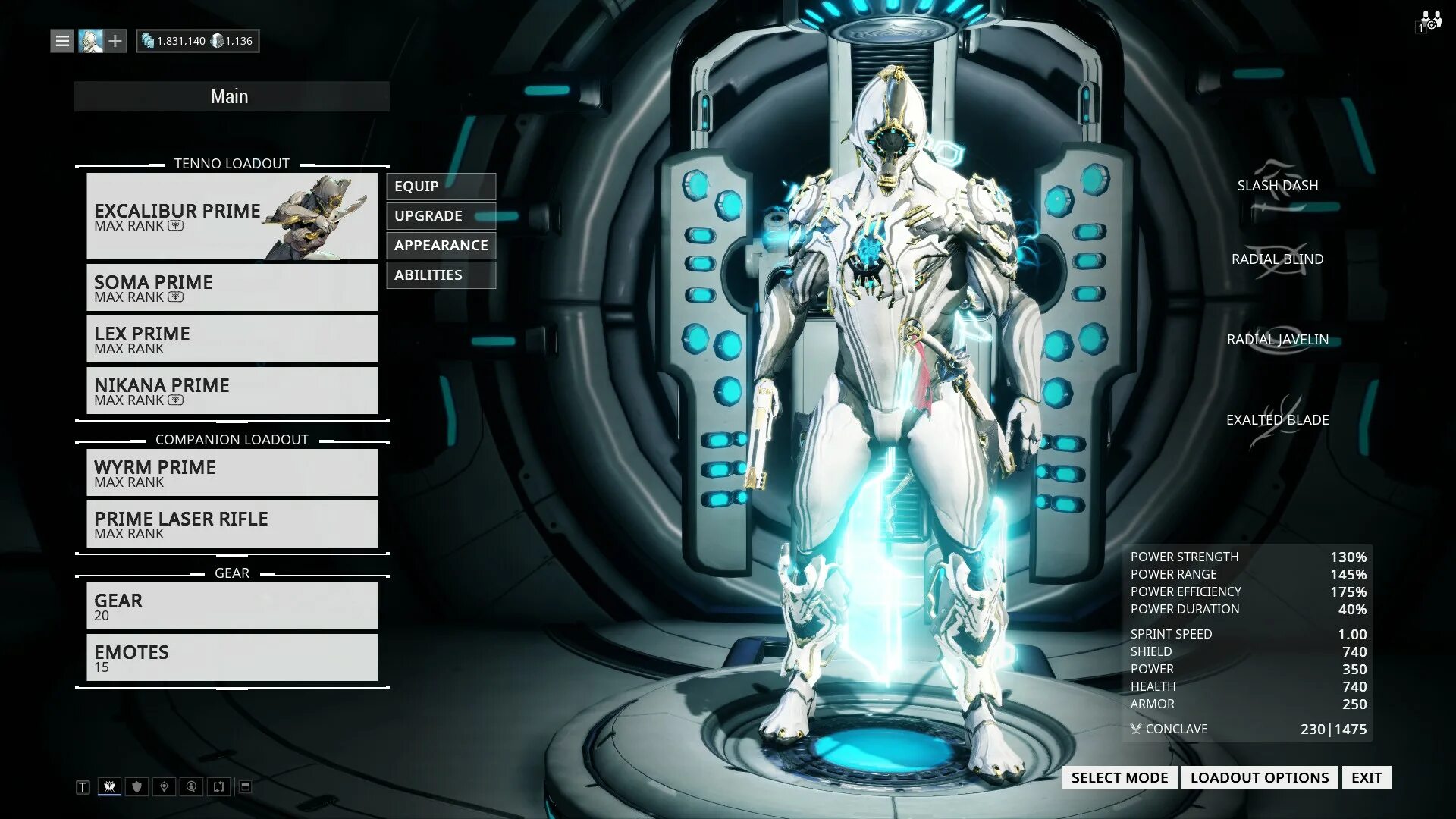View the Abilities screen

(x=441, y=275)
